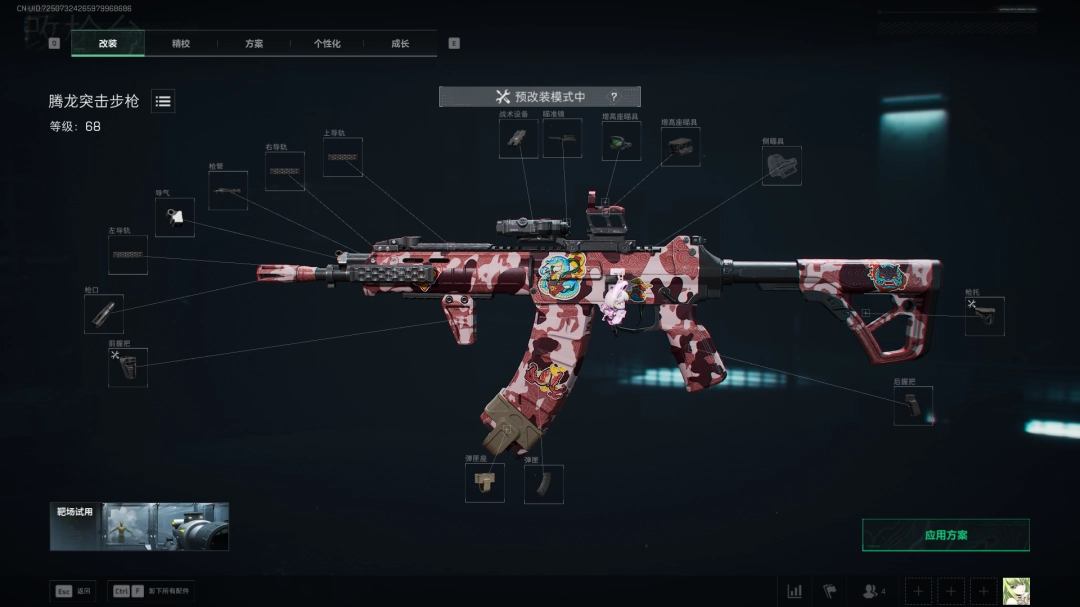The width and height of the screenshot is (1080, 607).
Task: Open the bar chart stats icon
Action: point(795,591)
